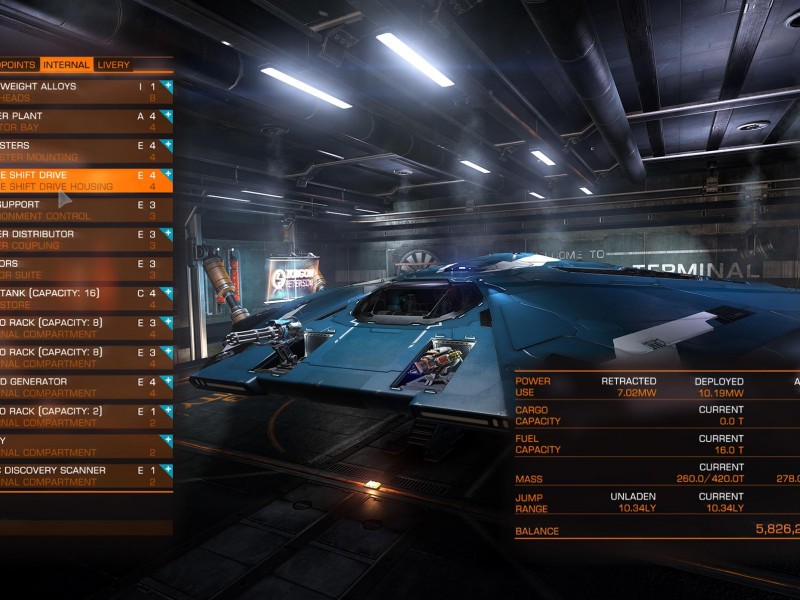Select the Cargo Rack capacity 2 row
The width and height of the screenshot is (800, 600).
pyautogui.click(x=80, y=416)
